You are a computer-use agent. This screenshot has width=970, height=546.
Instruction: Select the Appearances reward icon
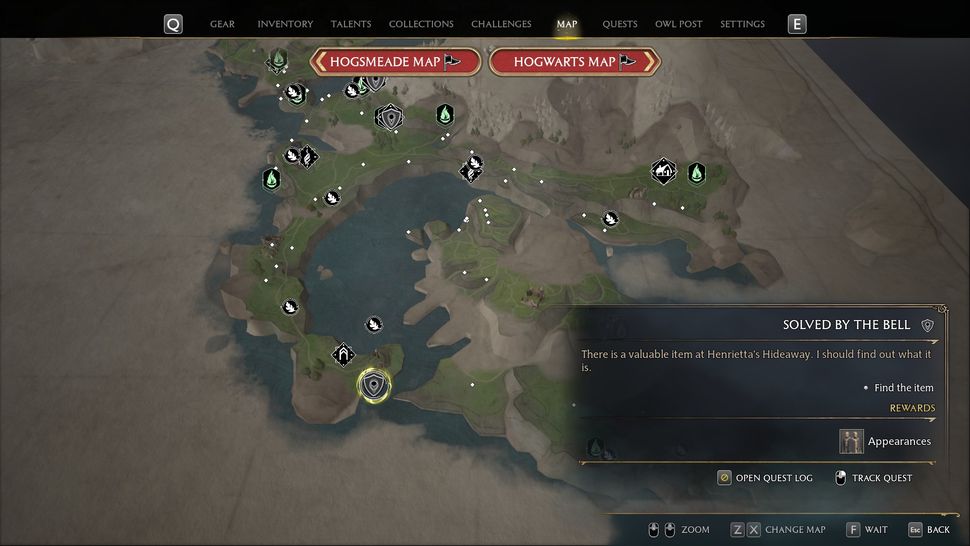(852, 441)
